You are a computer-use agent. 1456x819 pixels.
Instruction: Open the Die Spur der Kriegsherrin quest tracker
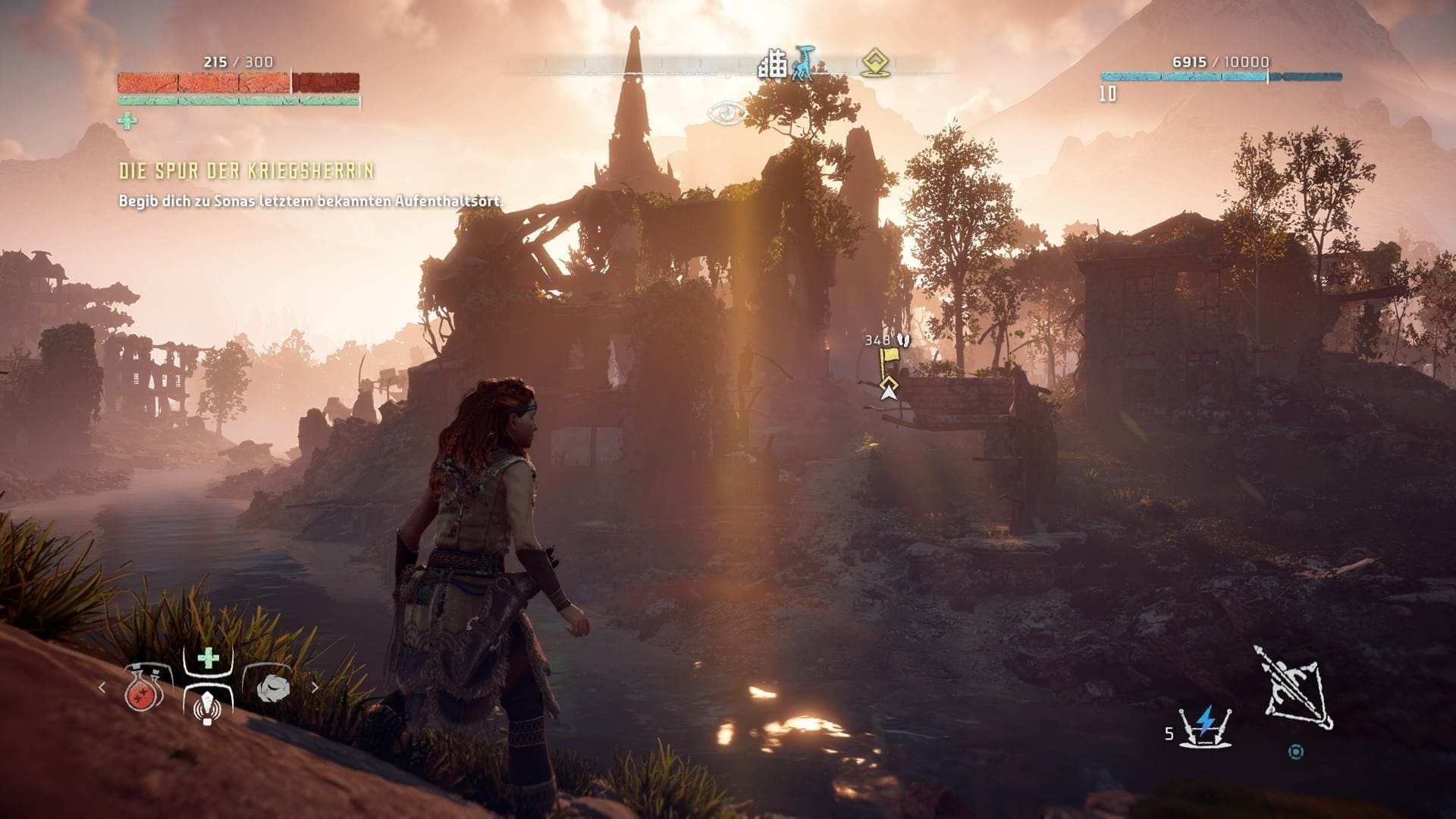pos(246,171)
